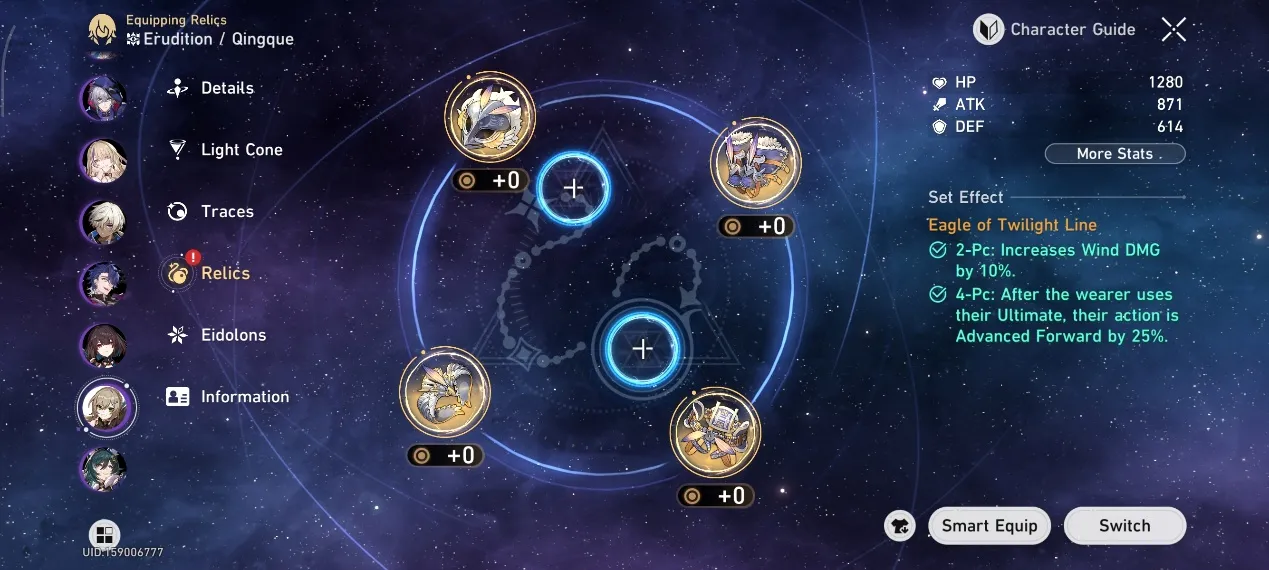1269x570 pixels.
Task: Select the white-haired dark-skinned character portrait
Action: [x=103, y=221]
